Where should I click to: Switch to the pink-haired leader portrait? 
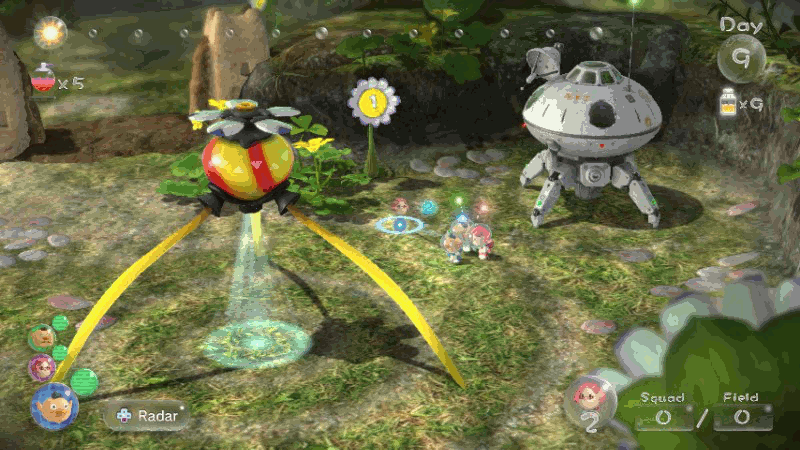coord(41,367)
